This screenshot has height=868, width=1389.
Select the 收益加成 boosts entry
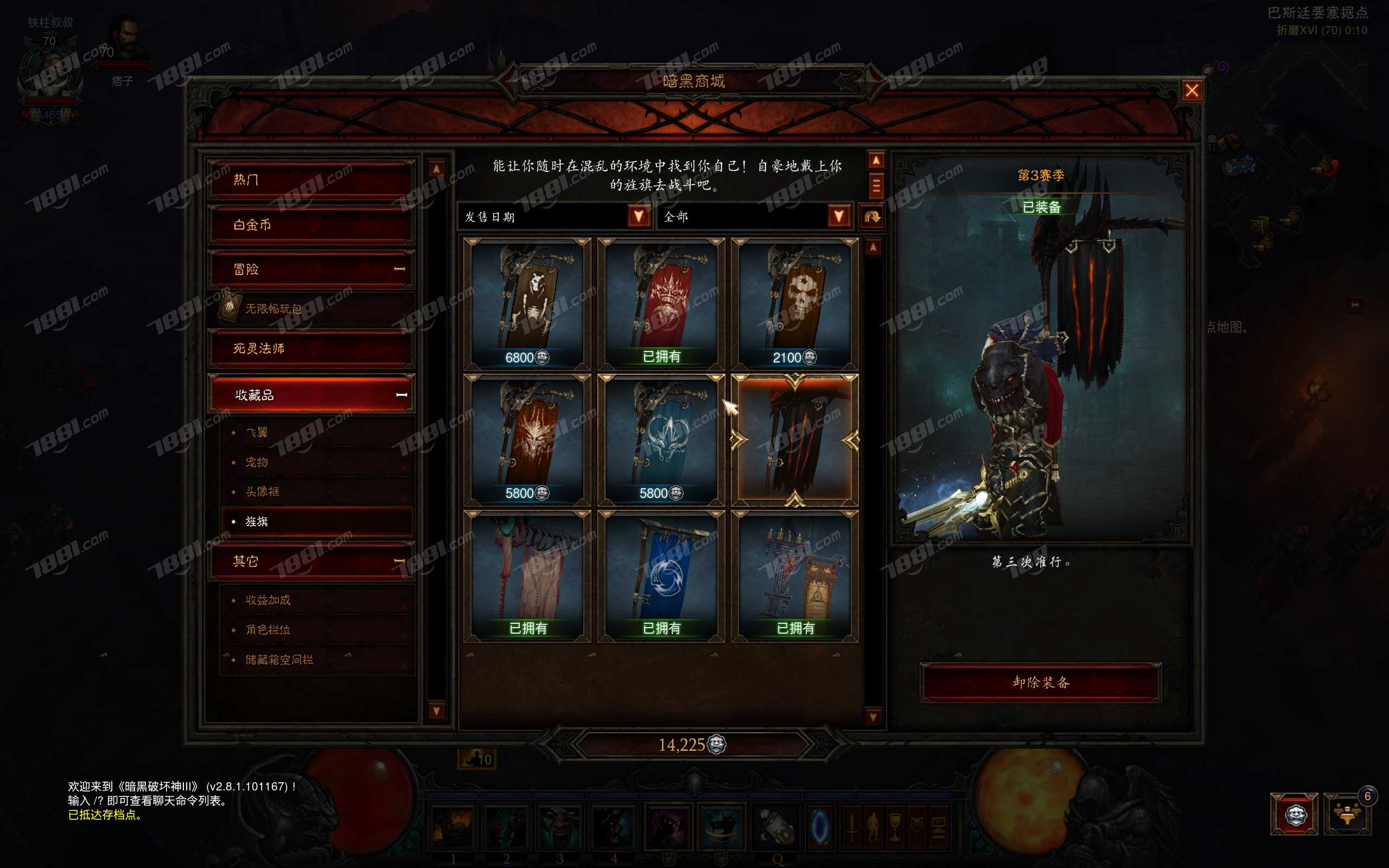point(268,600)
